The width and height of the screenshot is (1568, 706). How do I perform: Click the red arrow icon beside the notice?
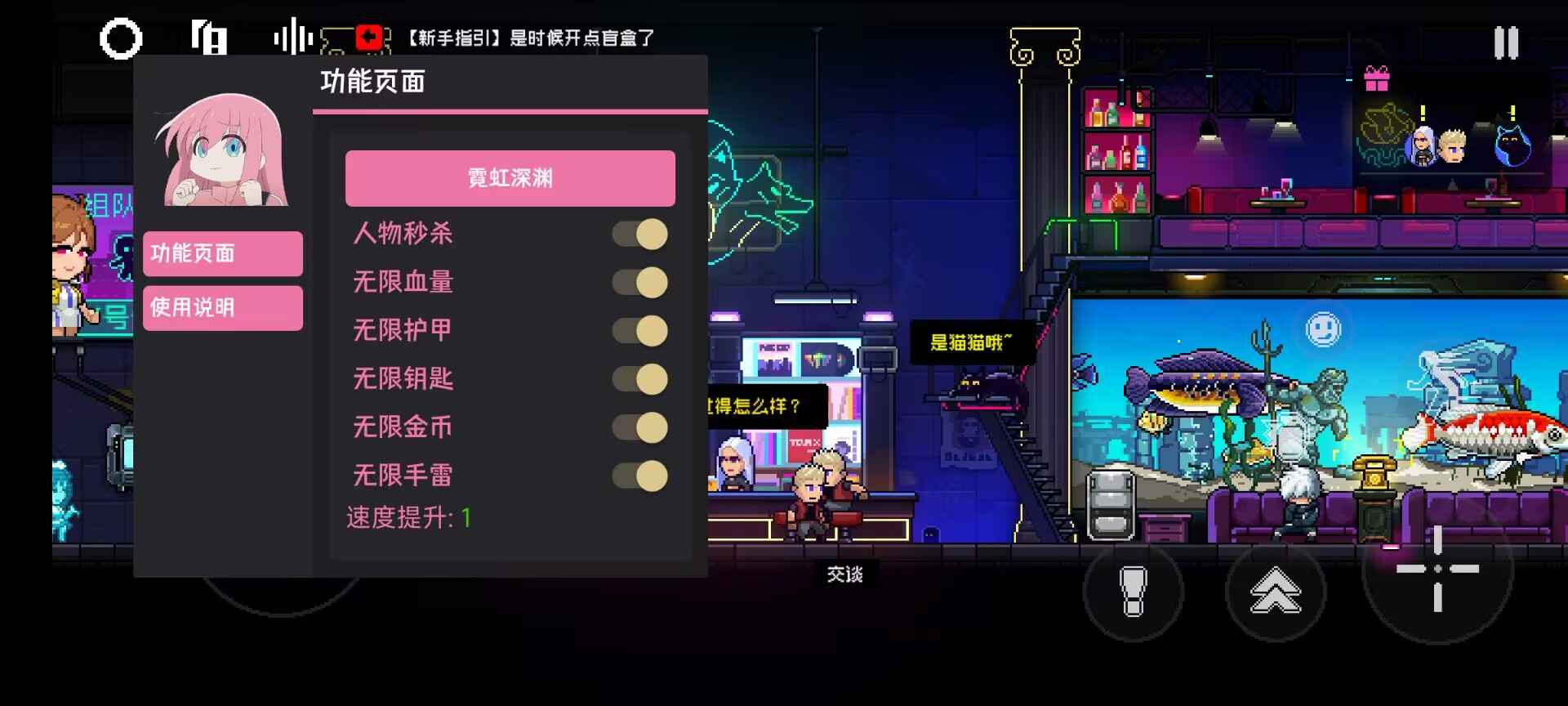369,36
